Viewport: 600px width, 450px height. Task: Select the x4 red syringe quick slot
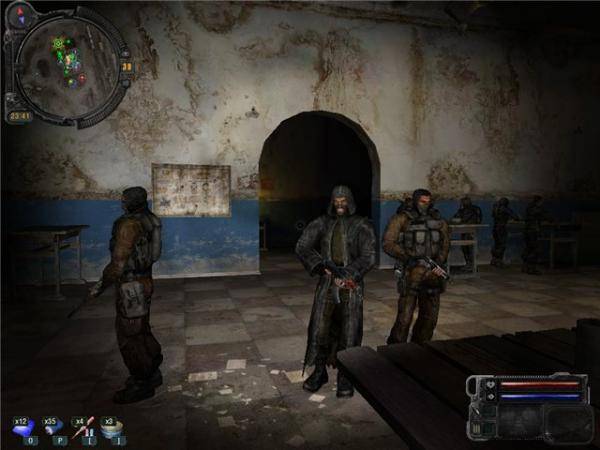point(82,427)
